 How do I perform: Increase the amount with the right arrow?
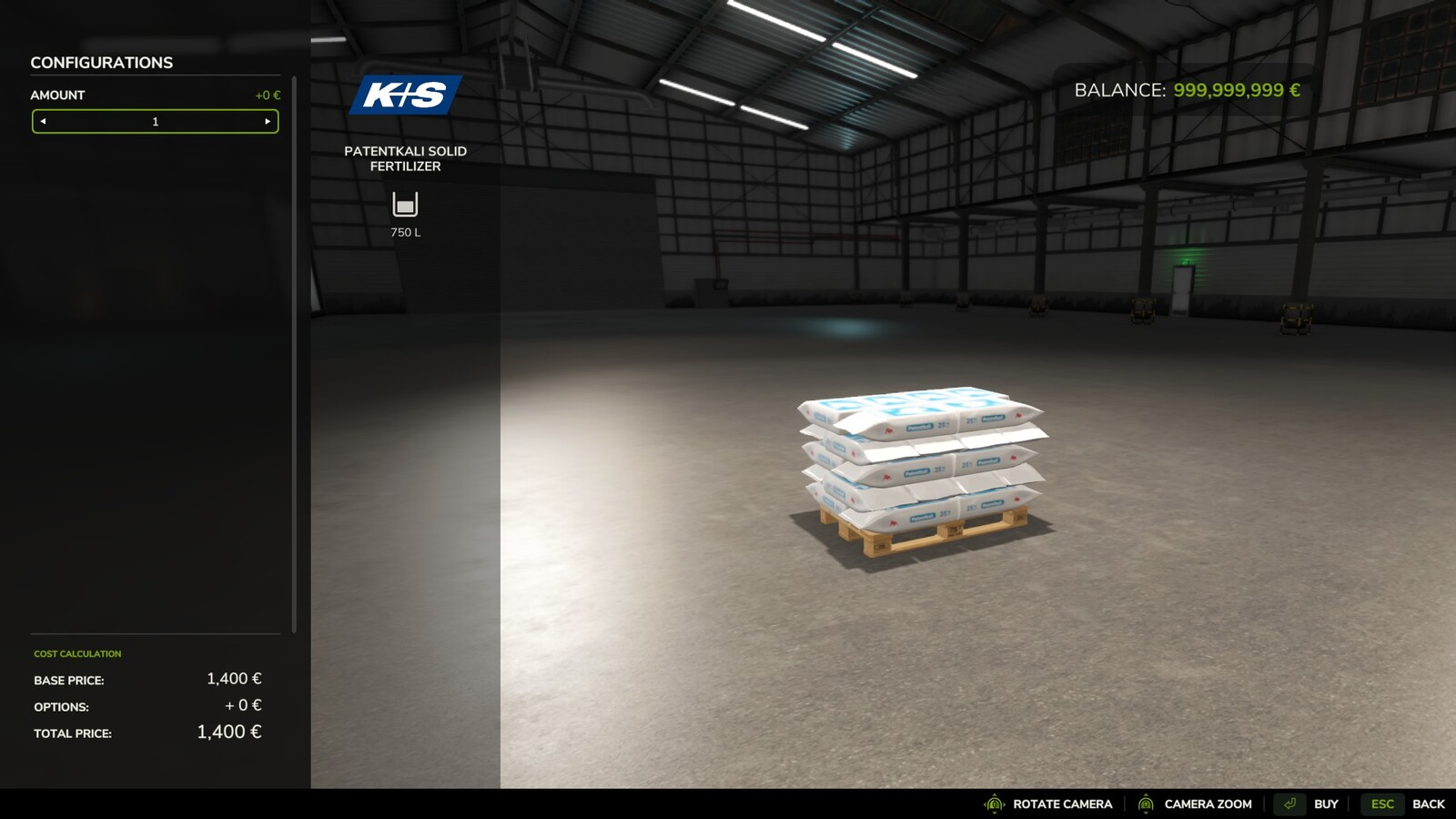268,120
